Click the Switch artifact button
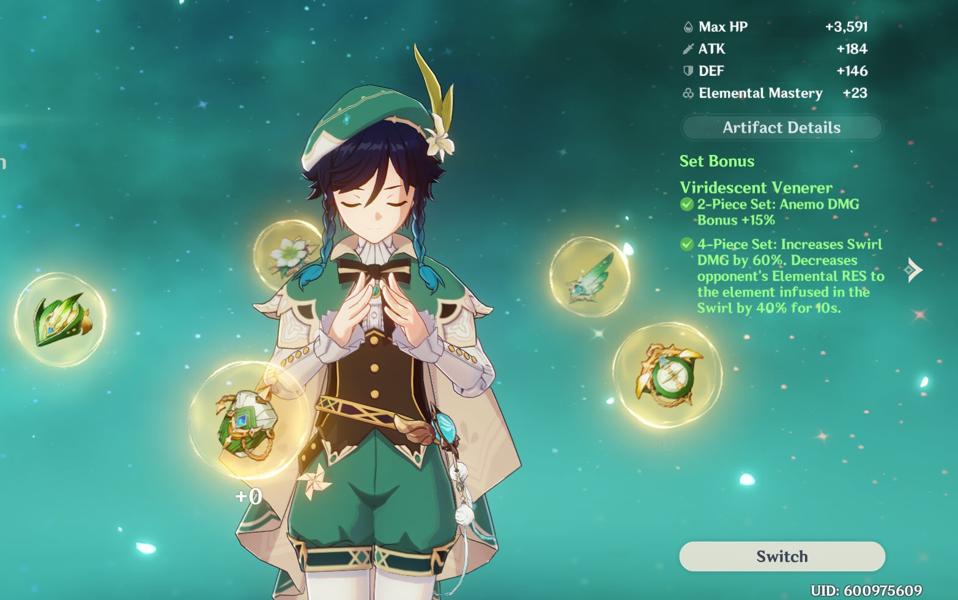Viewport: 958px width, 600px height. [781, 556]
